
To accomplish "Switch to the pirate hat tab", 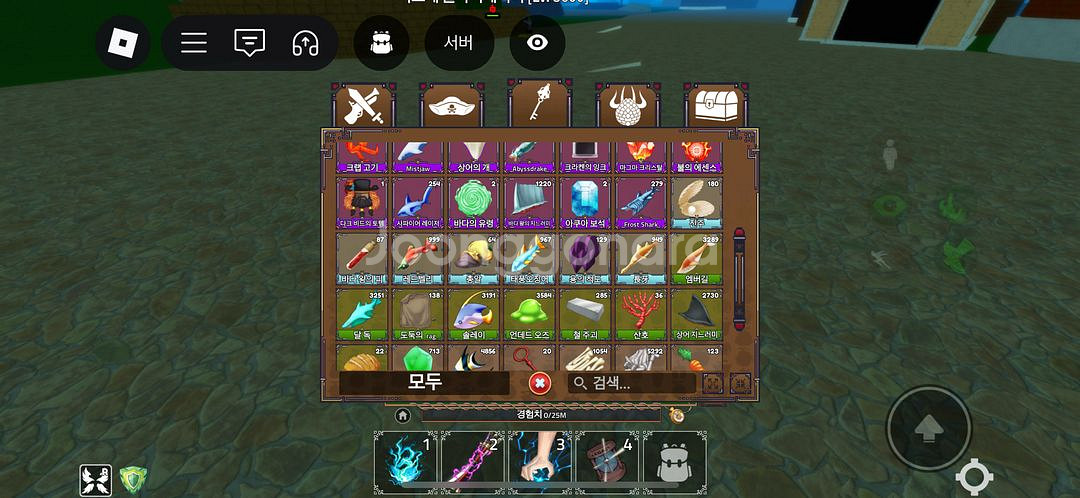I will 451,105.
